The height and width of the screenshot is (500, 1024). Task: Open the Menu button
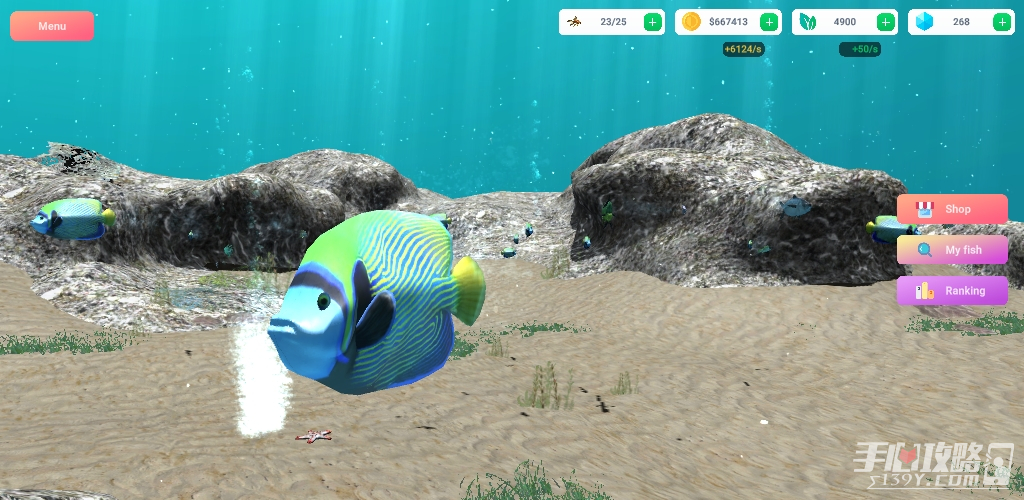(52, 26)
